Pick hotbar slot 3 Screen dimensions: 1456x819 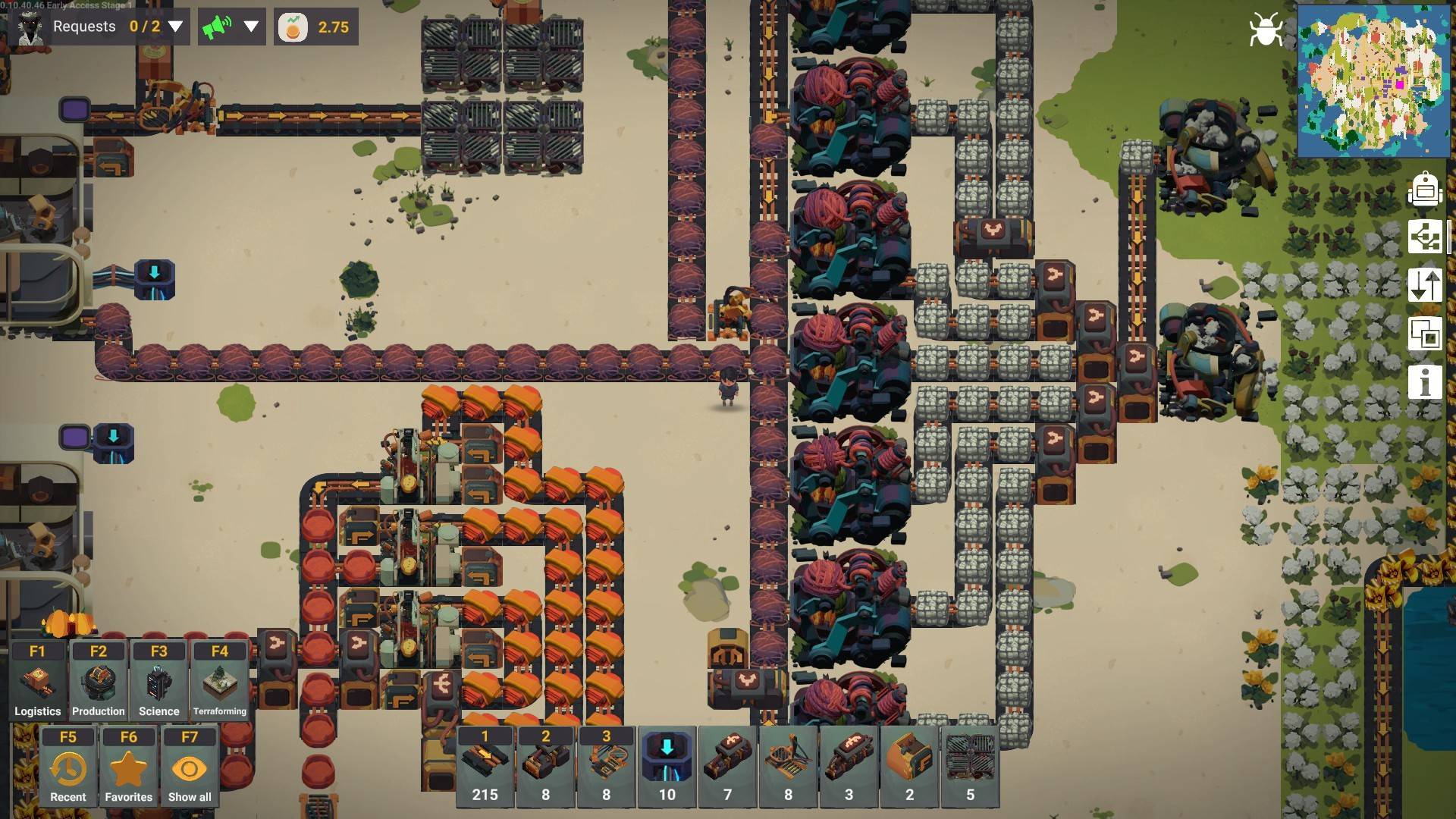[607, 766]
